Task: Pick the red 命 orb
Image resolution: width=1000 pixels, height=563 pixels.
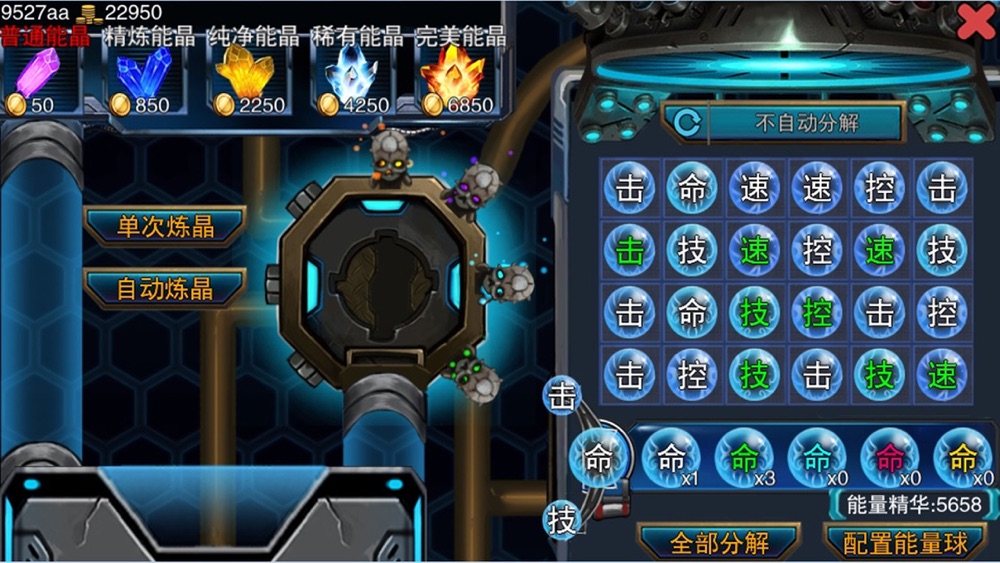Action: [889, 458]
